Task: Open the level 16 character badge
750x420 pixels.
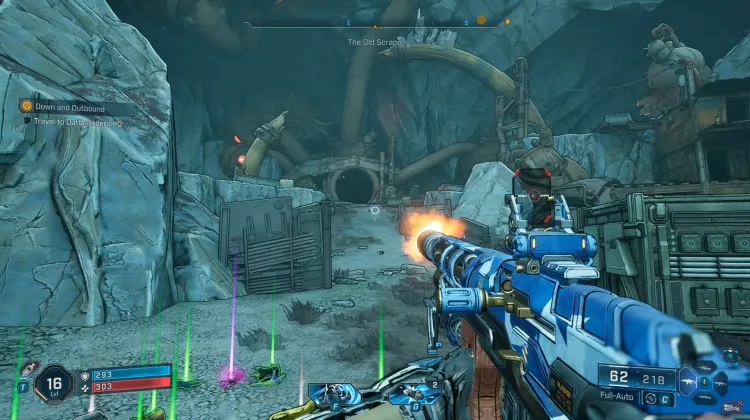Action: coord(52,384)
